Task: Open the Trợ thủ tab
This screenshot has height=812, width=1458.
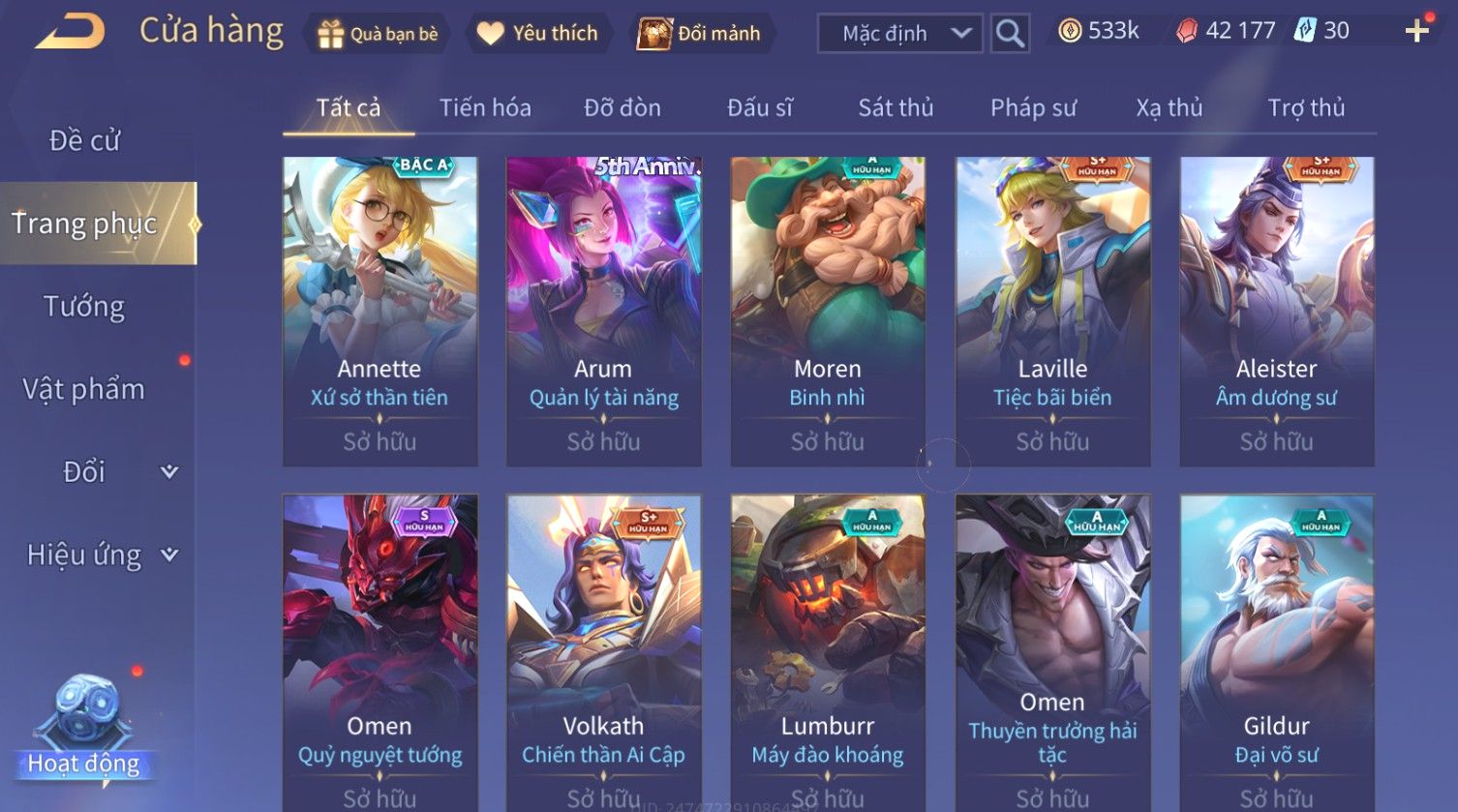Action: coord(1306,107)
